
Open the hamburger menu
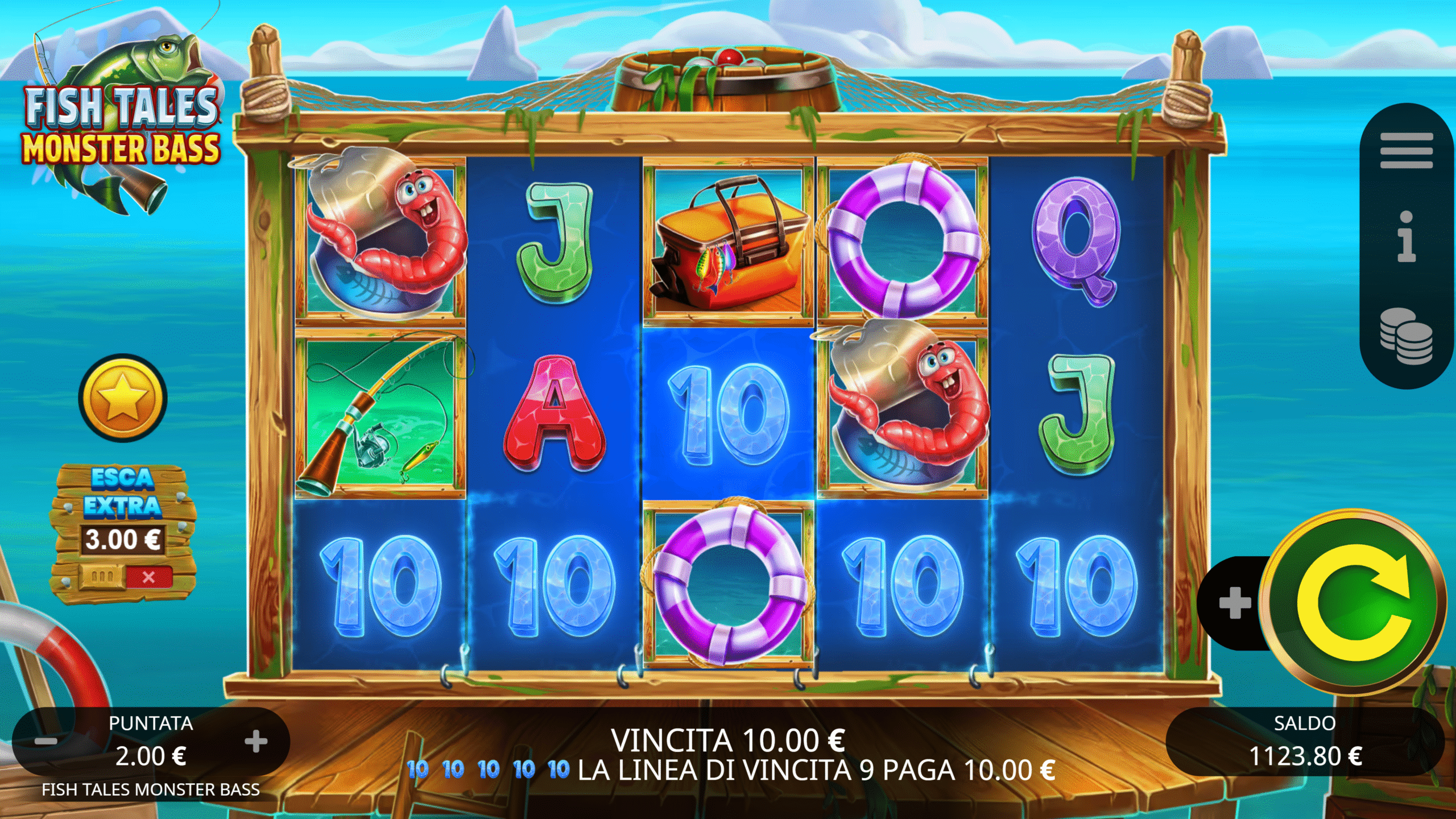click(1406, 151)
